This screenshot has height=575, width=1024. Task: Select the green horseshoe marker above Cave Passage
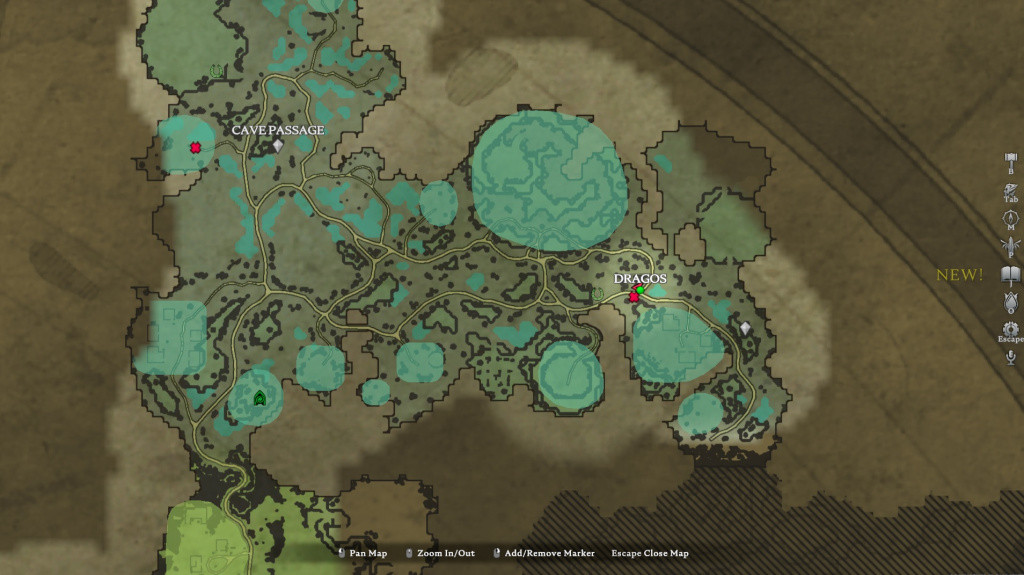tap(217, 71)
